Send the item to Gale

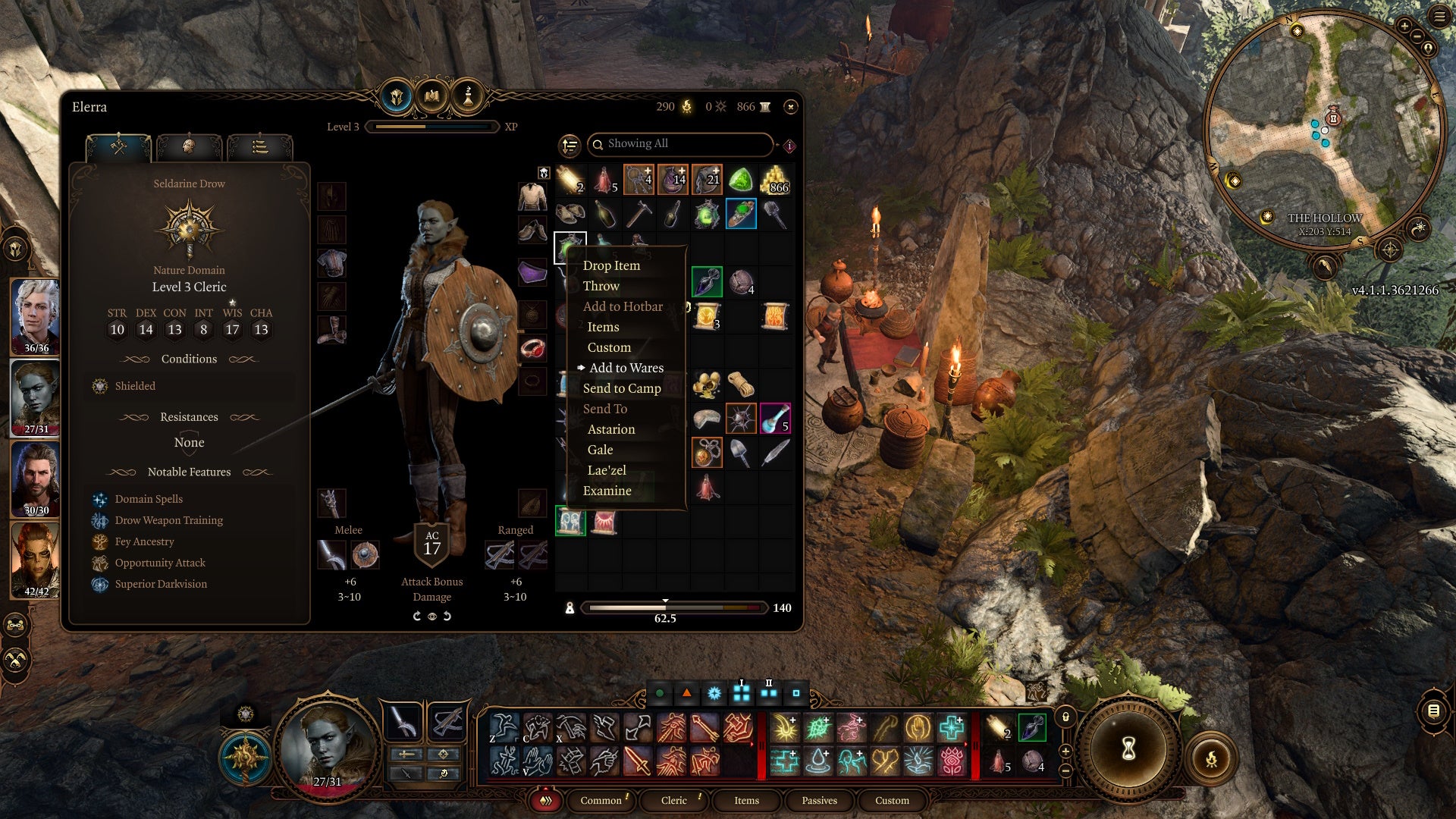tap(600, 450)
